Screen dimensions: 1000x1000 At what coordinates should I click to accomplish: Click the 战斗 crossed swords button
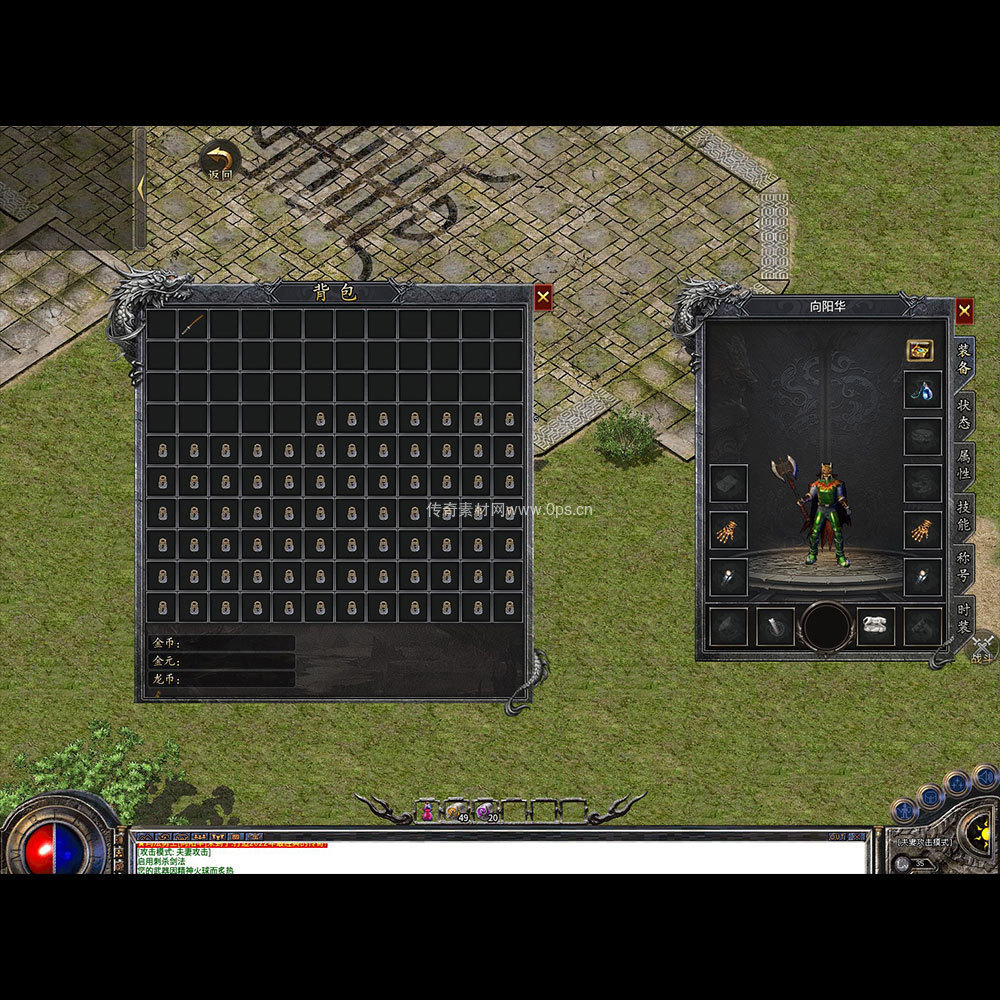click(x=982, y=648)
